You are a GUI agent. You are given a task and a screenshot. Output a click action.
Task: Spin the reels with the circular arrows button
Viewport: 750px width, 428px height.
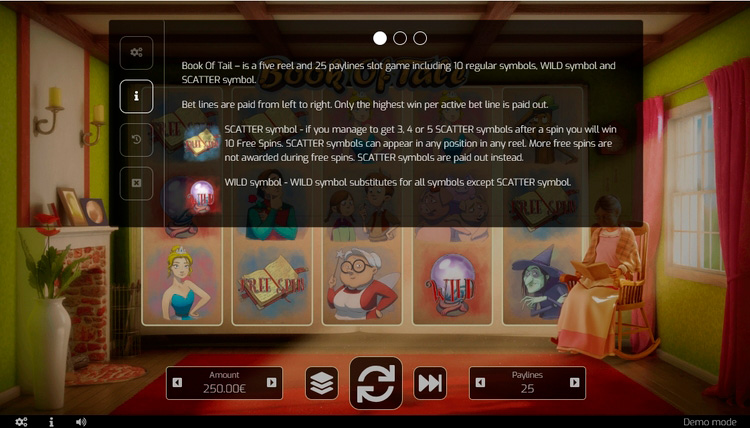(376, 383)
